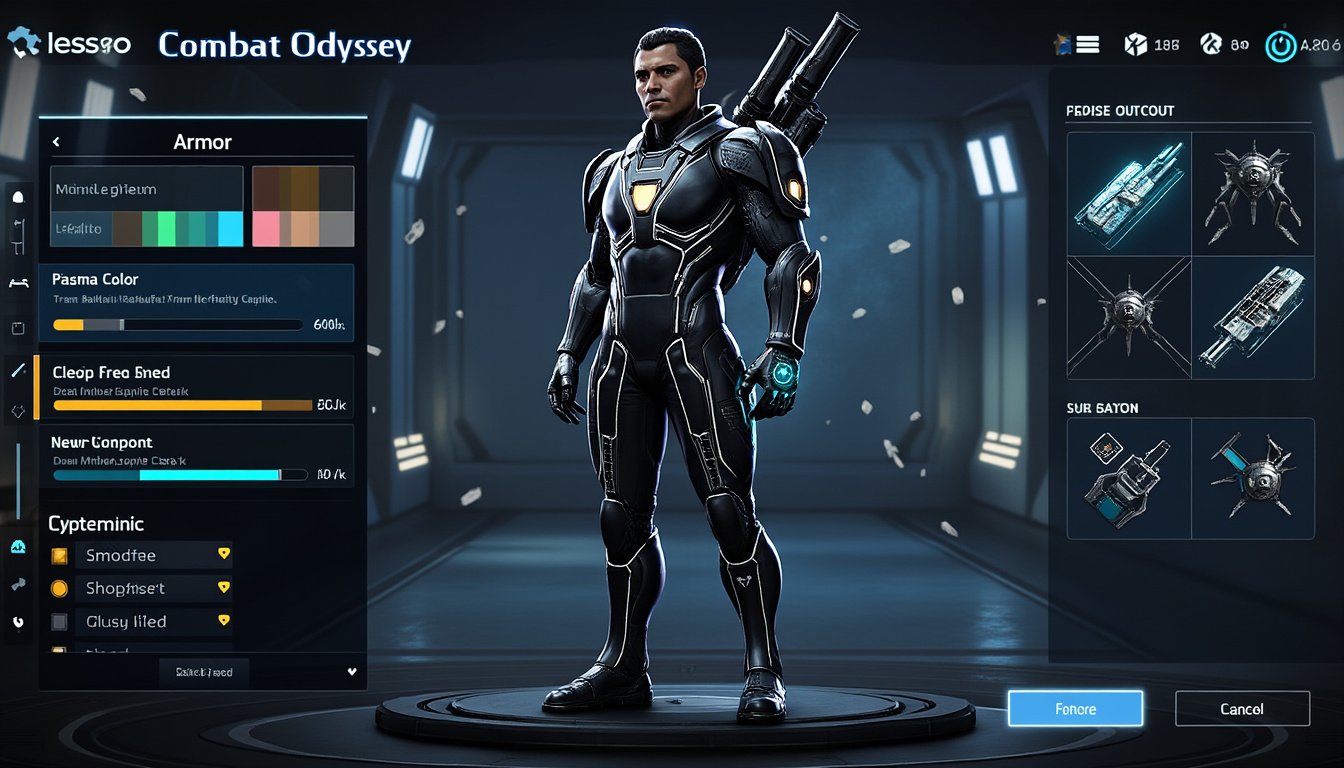Choose the spiked mine with crossed lines
The height and width of the screenshot is (768, 1344).
tap(1129, 318)
